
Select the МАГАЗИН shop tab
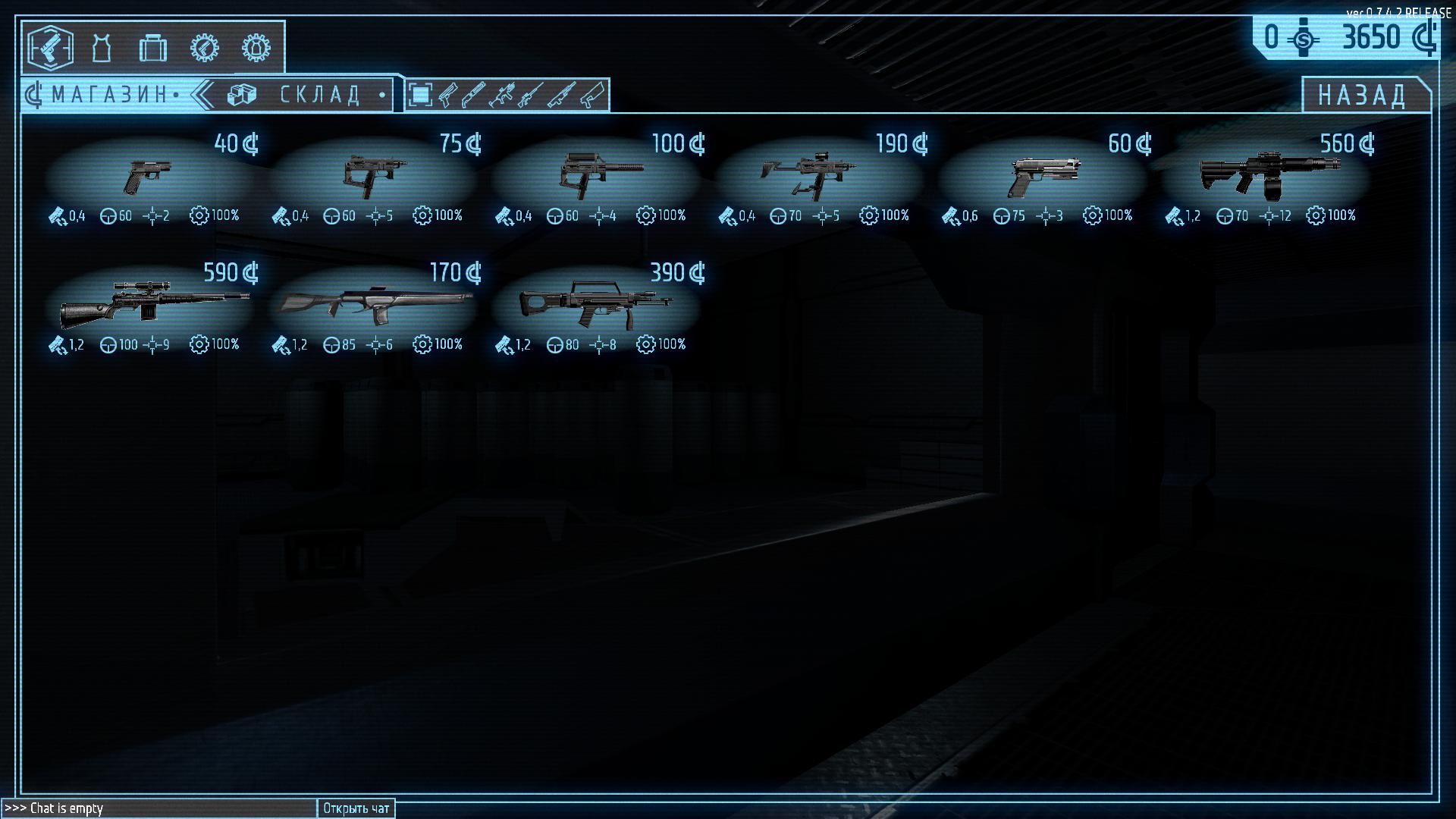(x=106, y=95)
